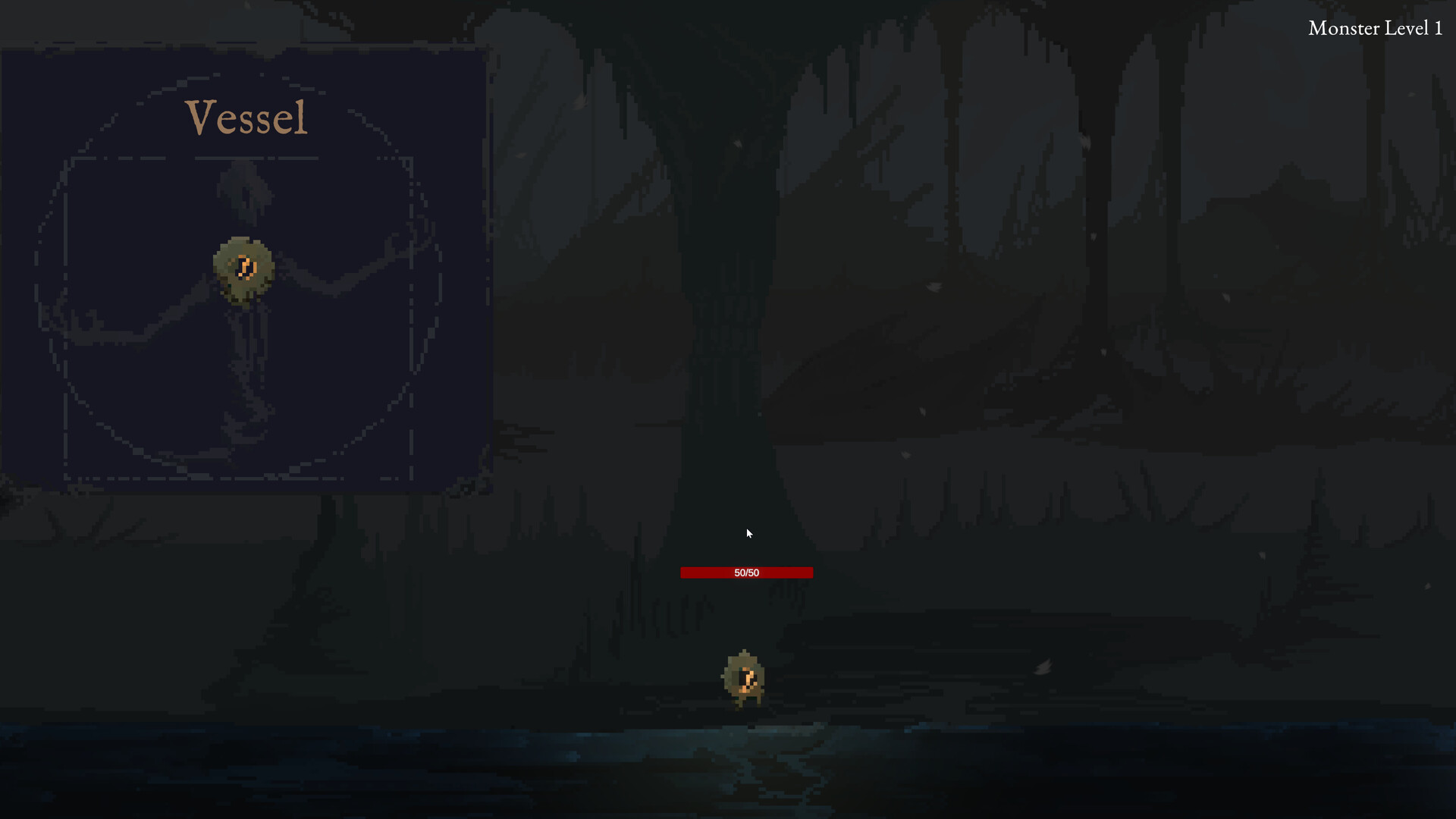1456x819 pixels.
Task: Select the Vessel tab heading
Action: click(x=246, y=118)
